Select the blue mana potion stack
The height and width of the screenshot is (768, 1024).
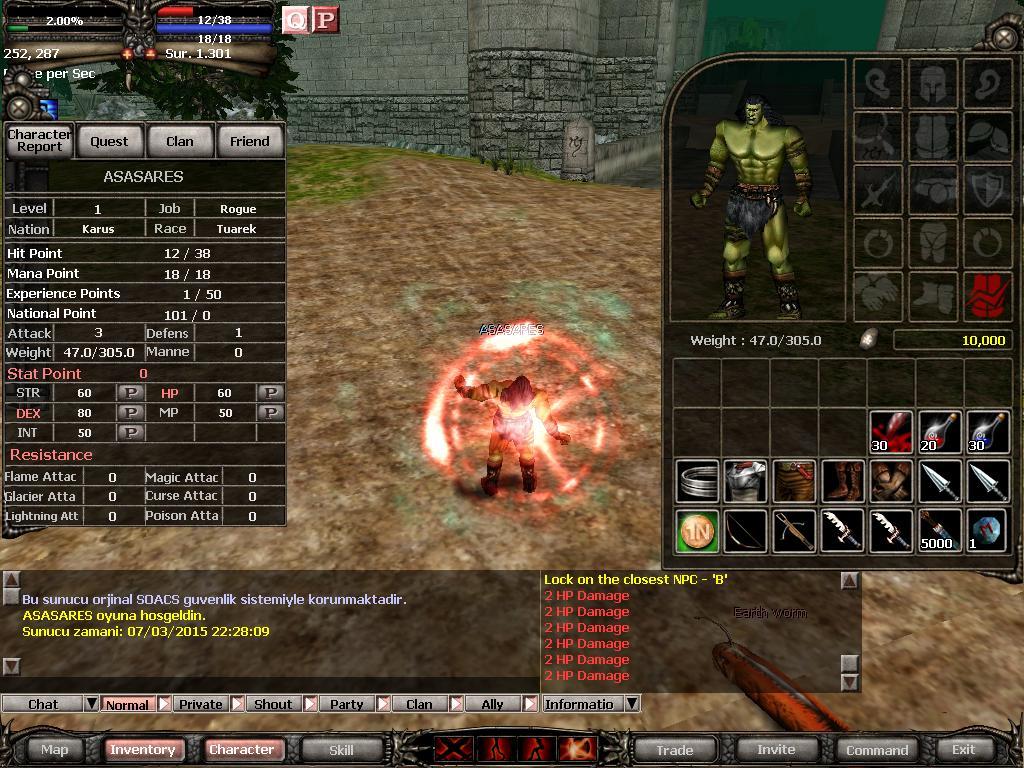[987, 432]
